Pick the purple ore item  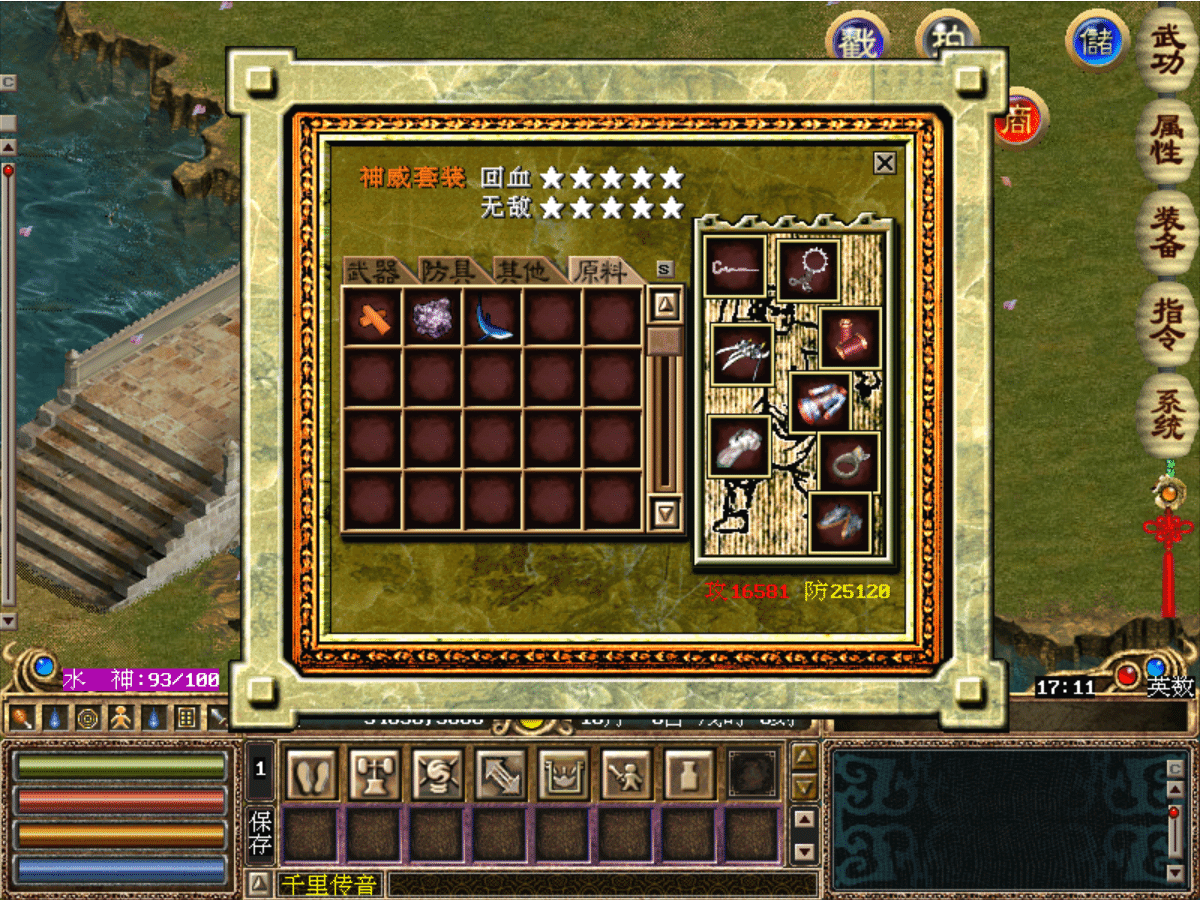point(433,318)
